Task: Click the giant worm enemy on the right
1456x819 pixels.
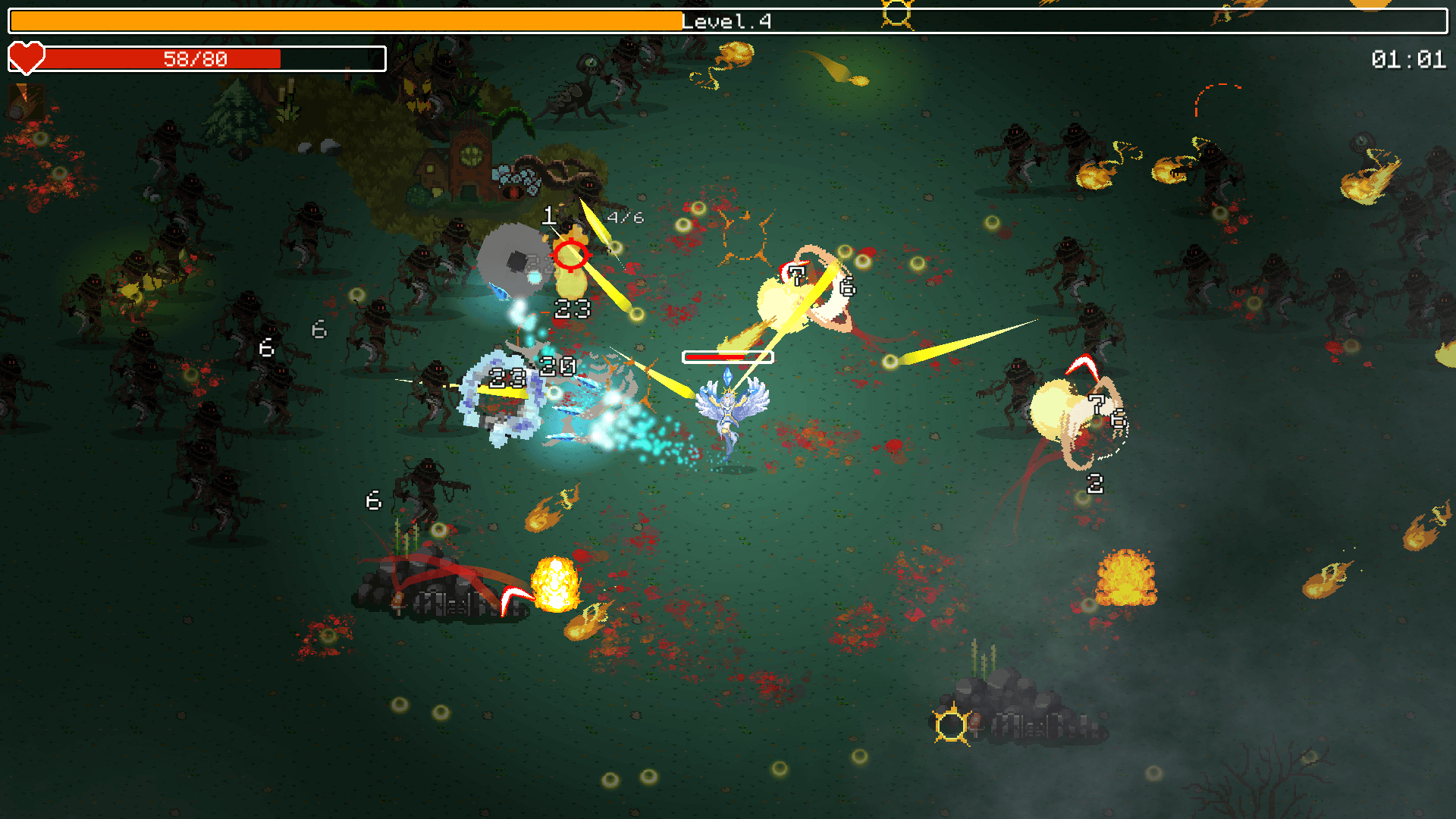Action: point(1084,417)
